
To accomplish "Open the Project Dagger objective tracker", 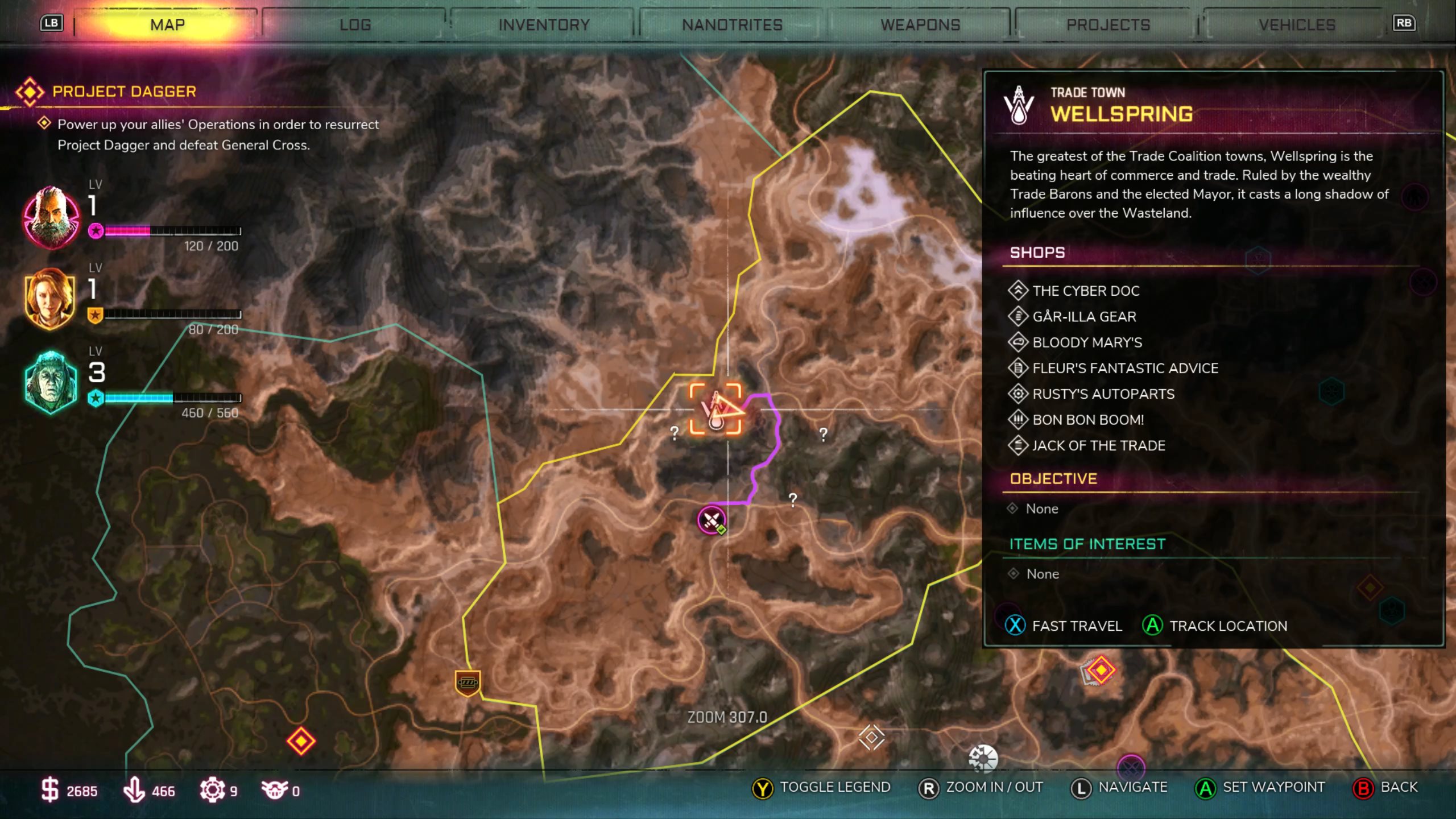I will tap(124, 92).
